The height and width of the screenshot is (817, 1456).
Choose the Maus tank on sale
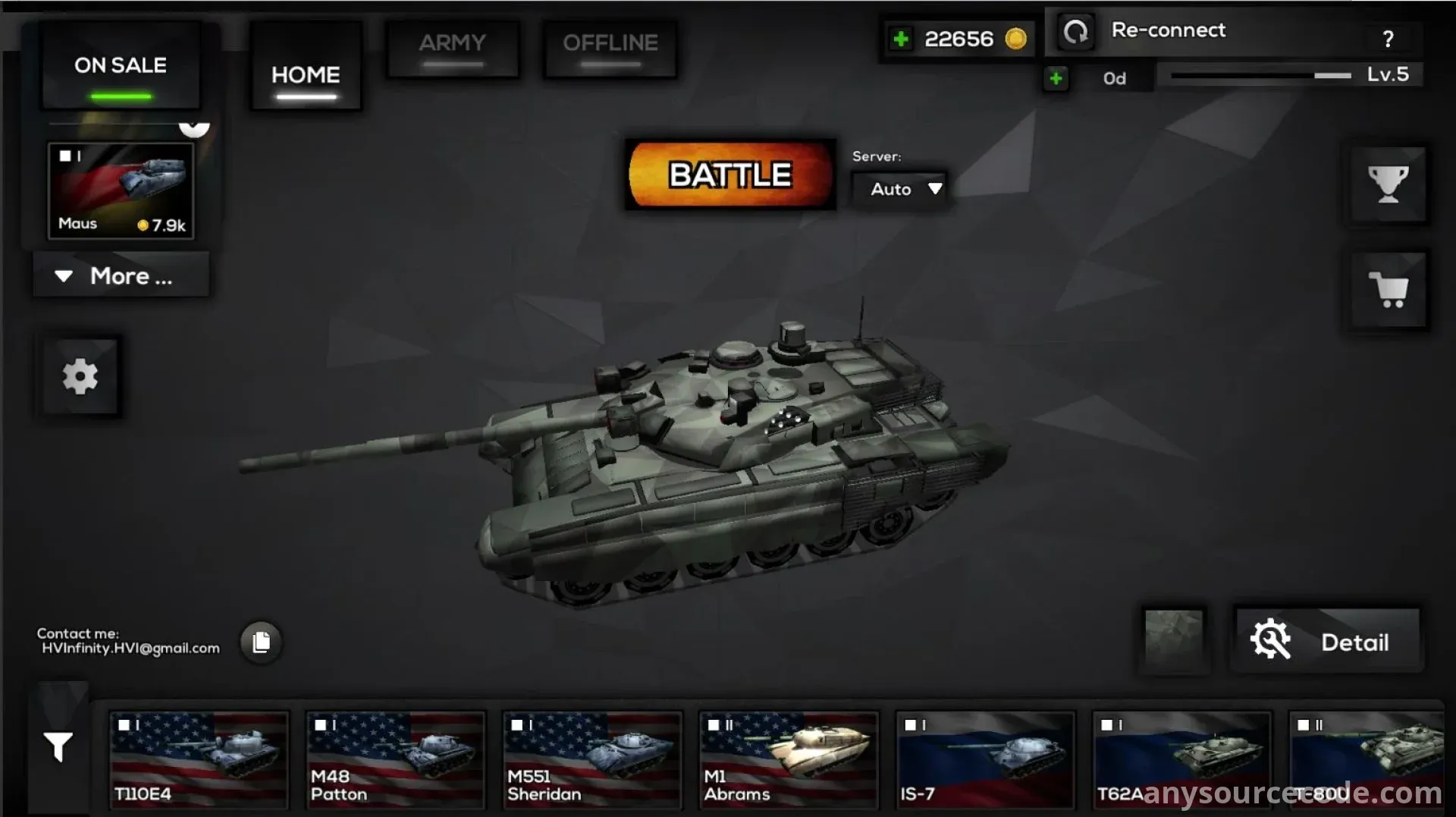pos(121,190)
